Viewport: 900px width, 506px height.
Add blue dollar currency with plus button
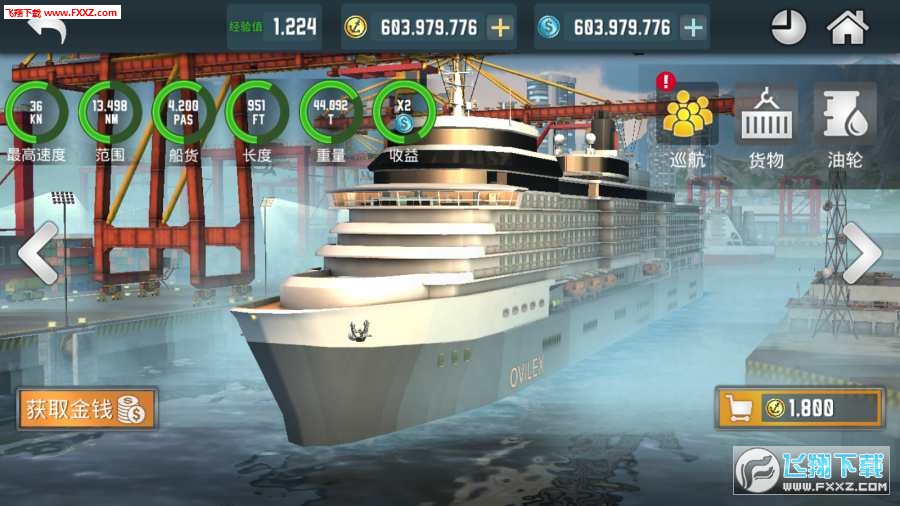click(x=693, y=27)
